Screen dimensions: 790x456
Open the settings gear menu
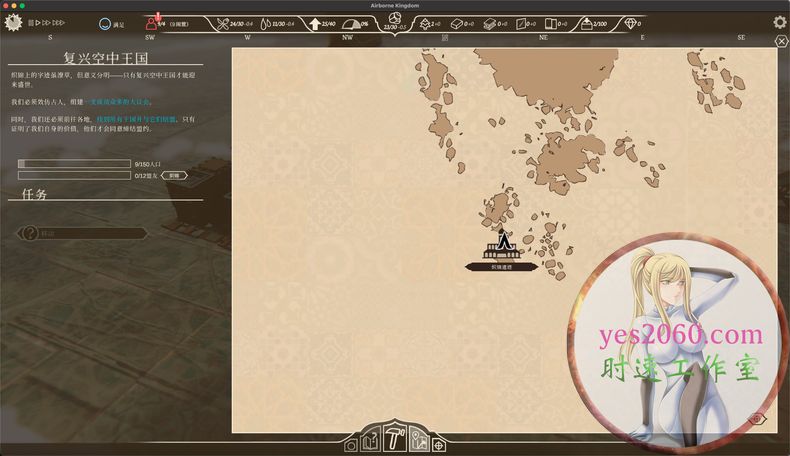coord(780,22)
